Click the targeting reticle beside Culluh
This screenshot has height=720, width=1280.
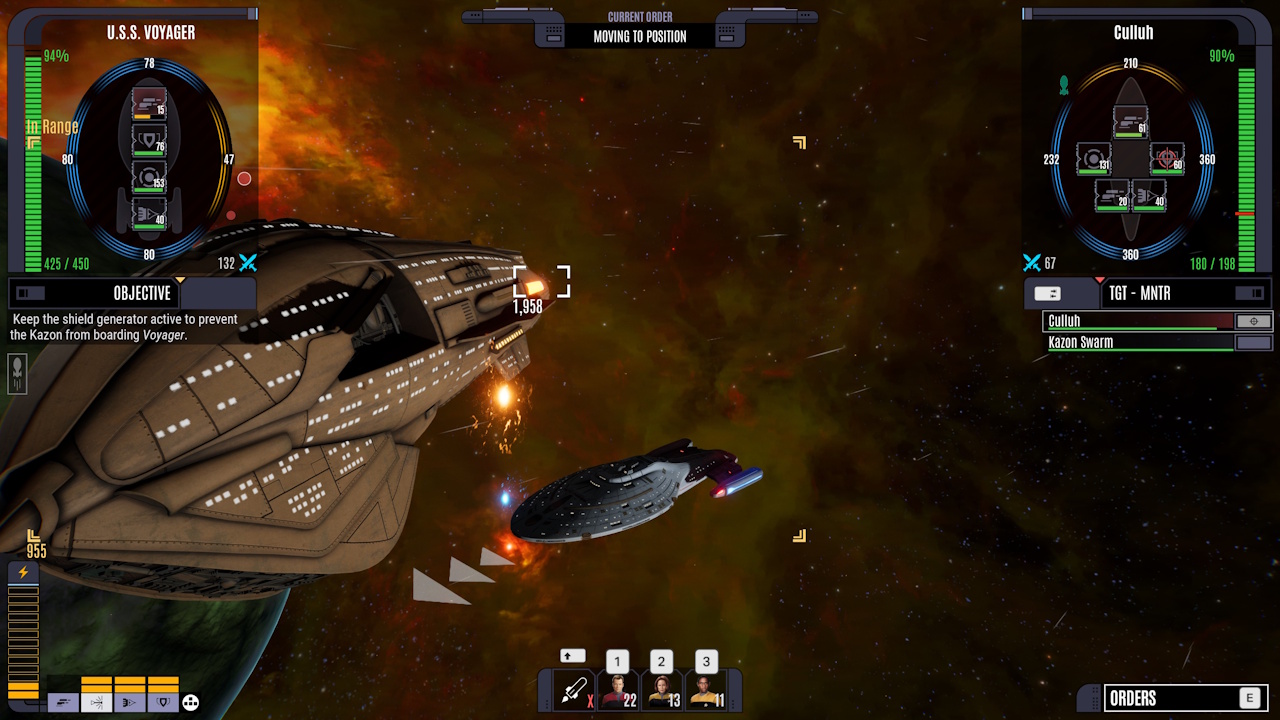click(1253, 321)
